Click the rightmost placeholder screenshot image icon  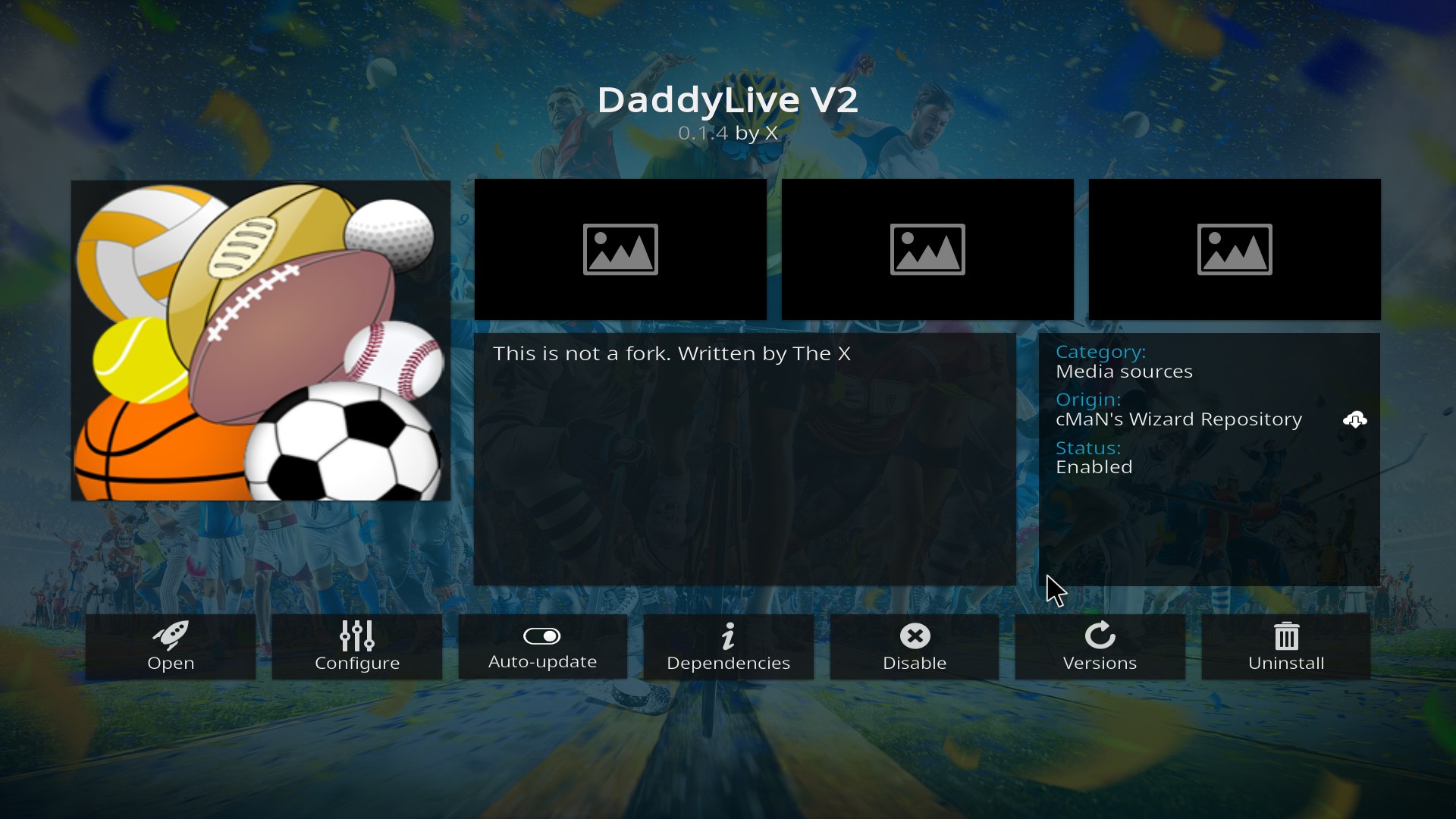1234,249
